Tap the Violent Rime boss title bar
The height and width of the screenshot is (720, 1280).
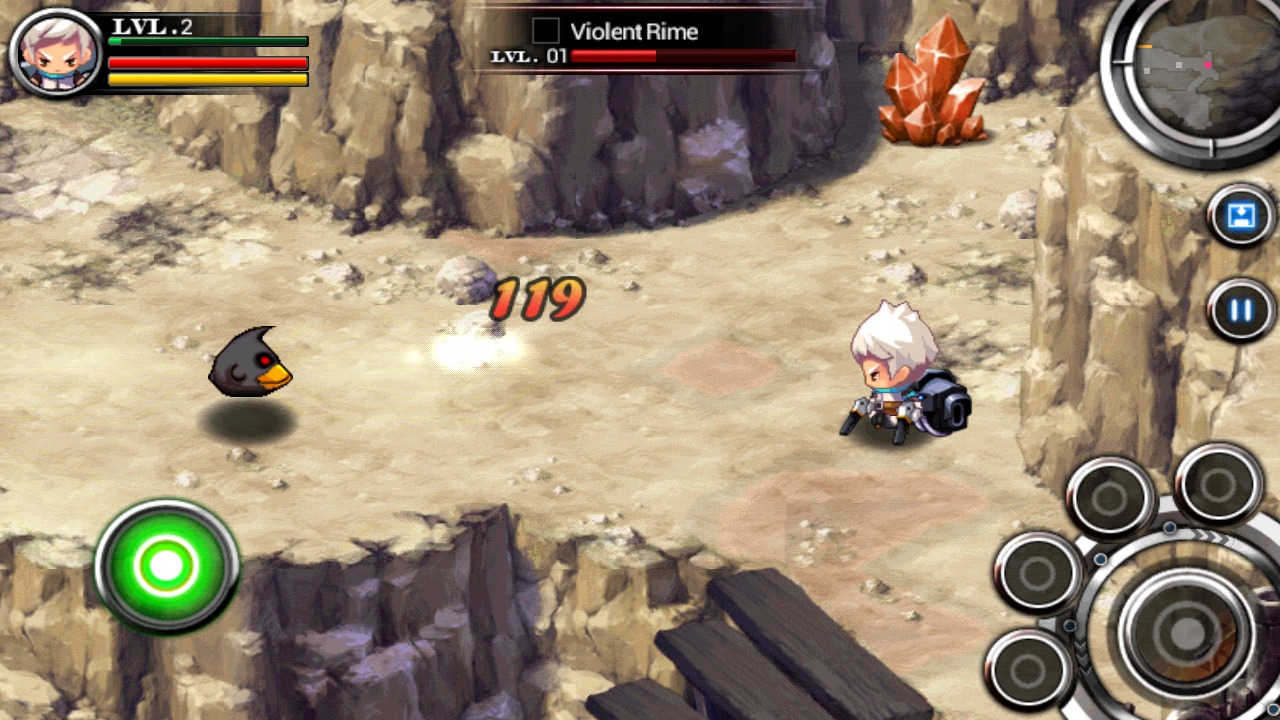point(634,32)
